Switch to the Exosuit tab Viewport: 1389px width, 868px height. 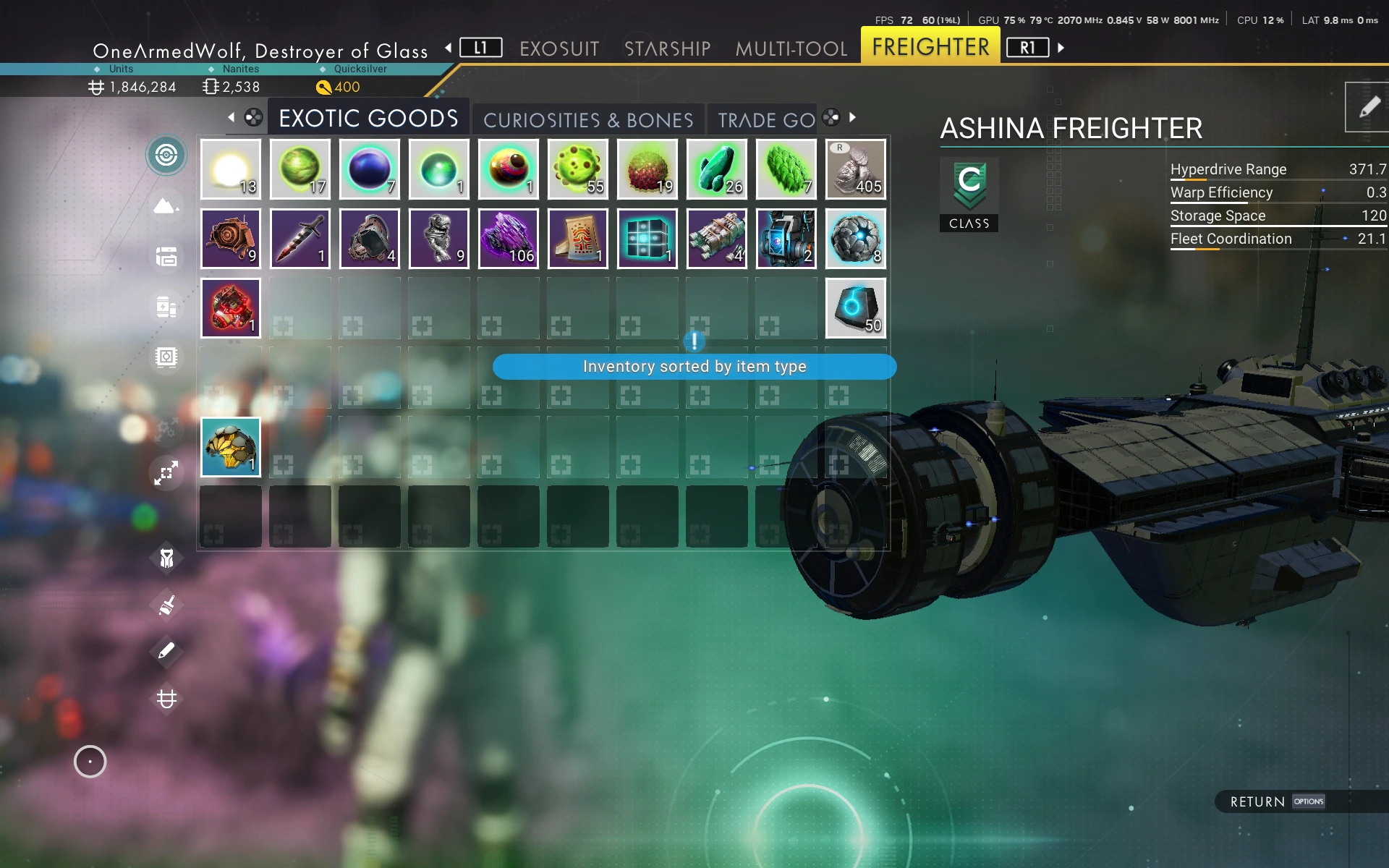tap(559, 48)
